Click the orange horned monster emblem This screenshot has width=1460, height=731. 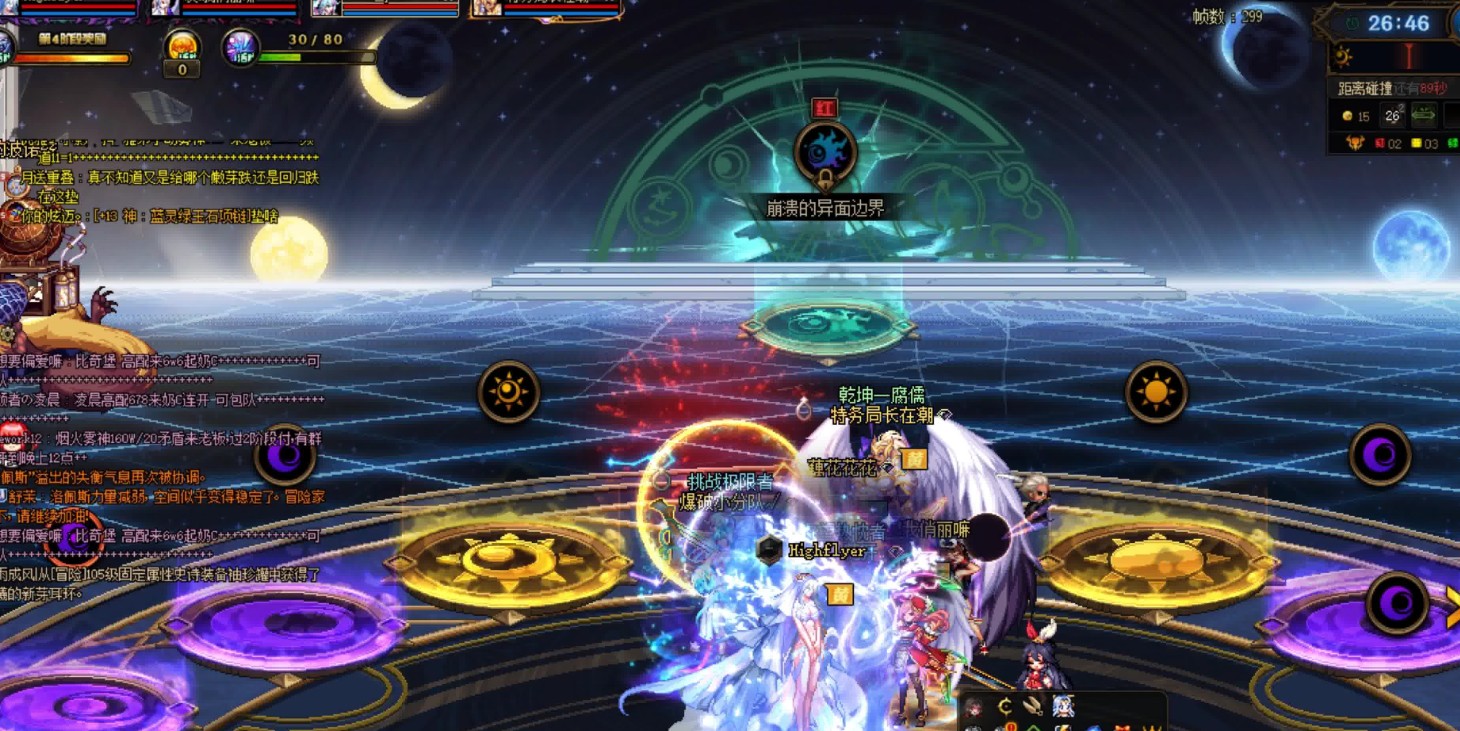click(1354, 144)
